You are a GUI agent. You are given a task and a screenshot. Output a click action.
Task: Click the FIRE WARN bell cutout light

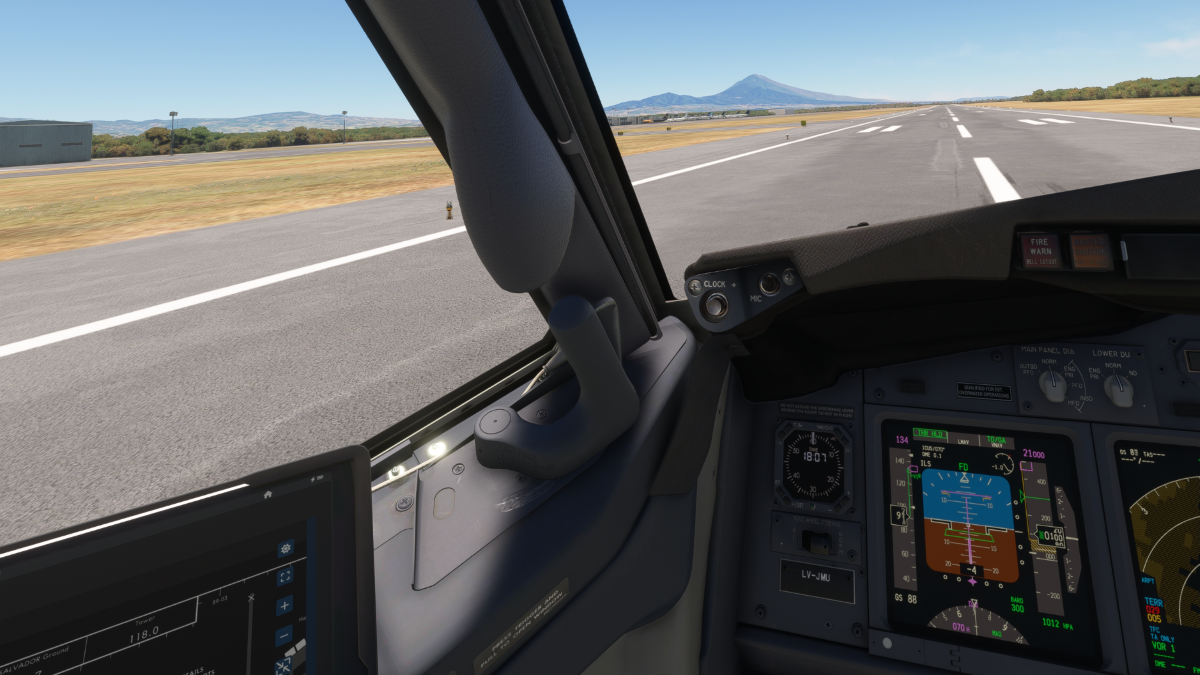tap(1039, 251)
